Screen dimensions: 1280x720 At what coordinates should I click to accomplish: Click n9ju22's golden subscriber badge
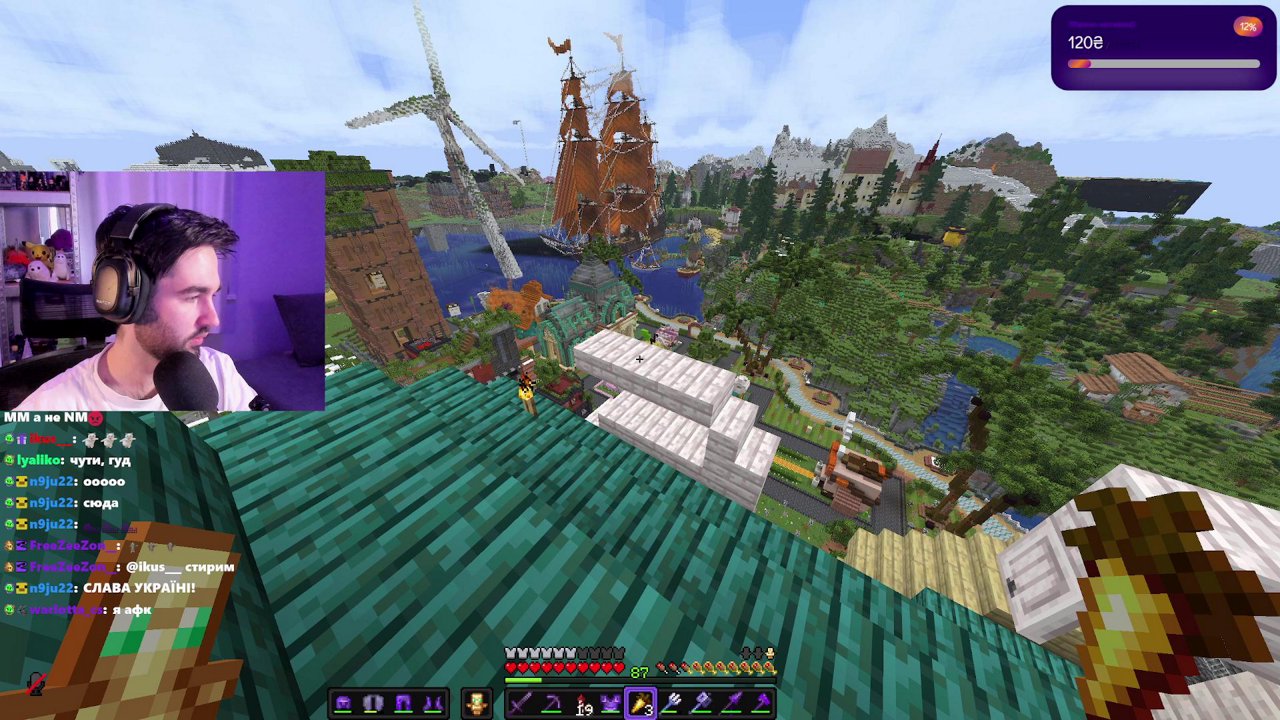pos(22,482)
